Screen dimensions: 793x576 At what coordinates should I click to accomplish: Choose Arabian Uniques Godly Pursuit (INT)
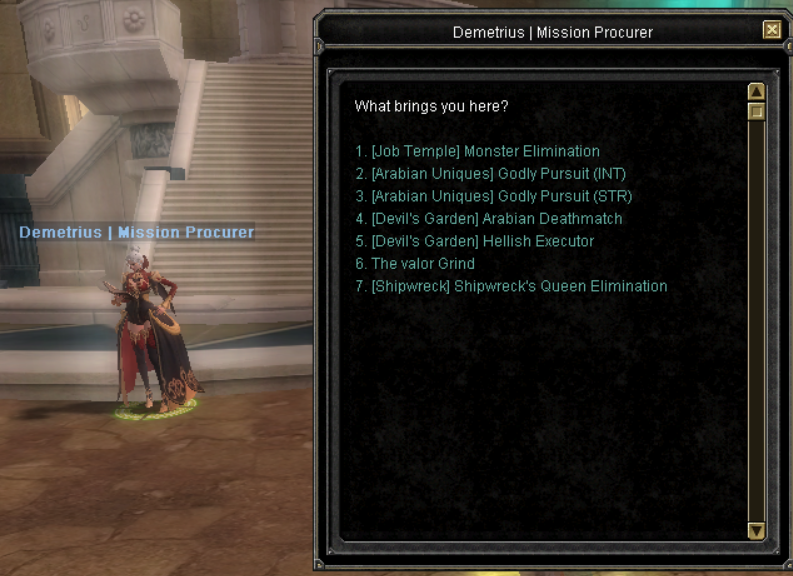(x=490, y=174)
